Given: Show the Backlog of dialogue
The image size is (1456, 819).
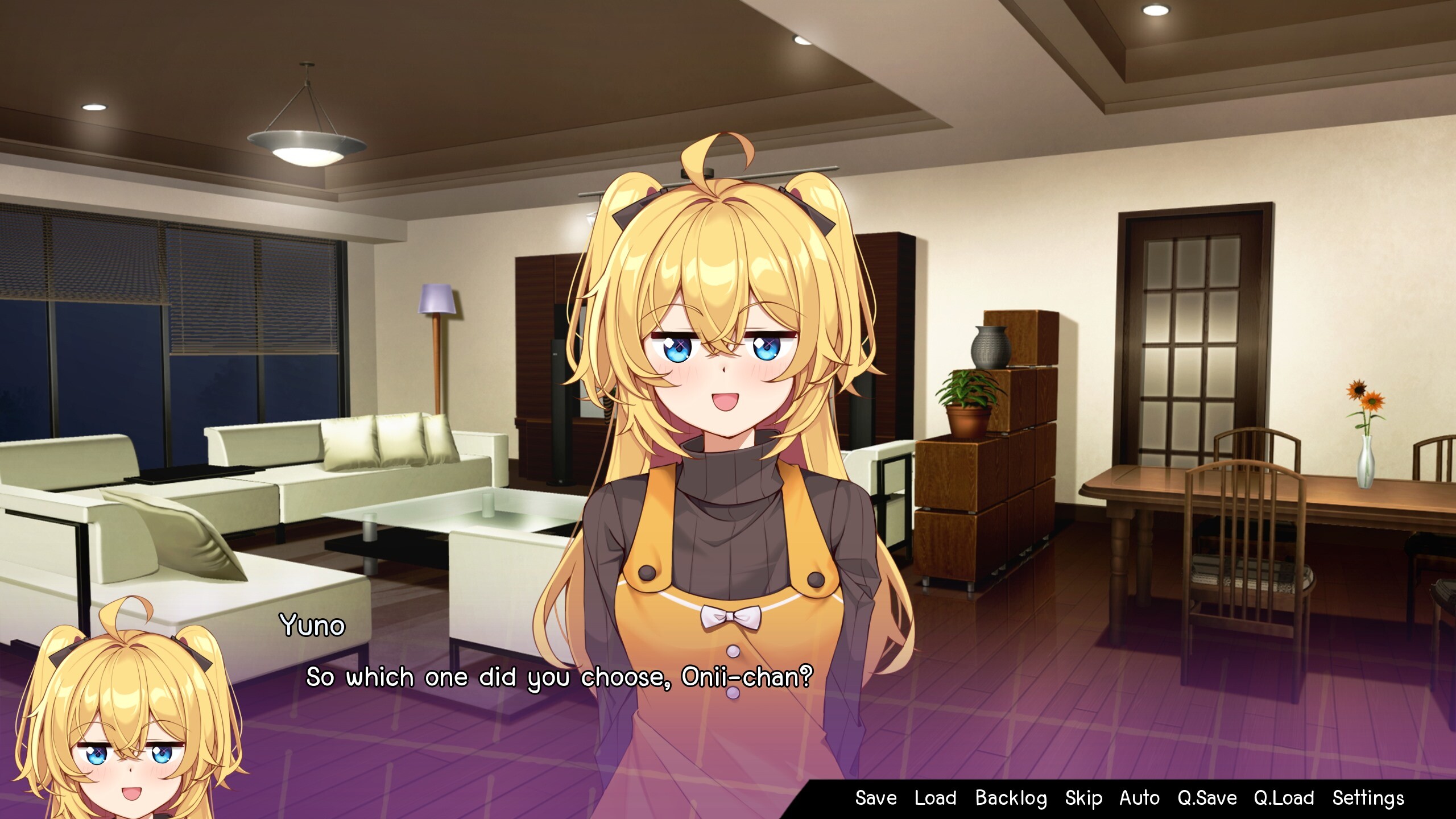Looking at the screenshot, I should 1011,798.
